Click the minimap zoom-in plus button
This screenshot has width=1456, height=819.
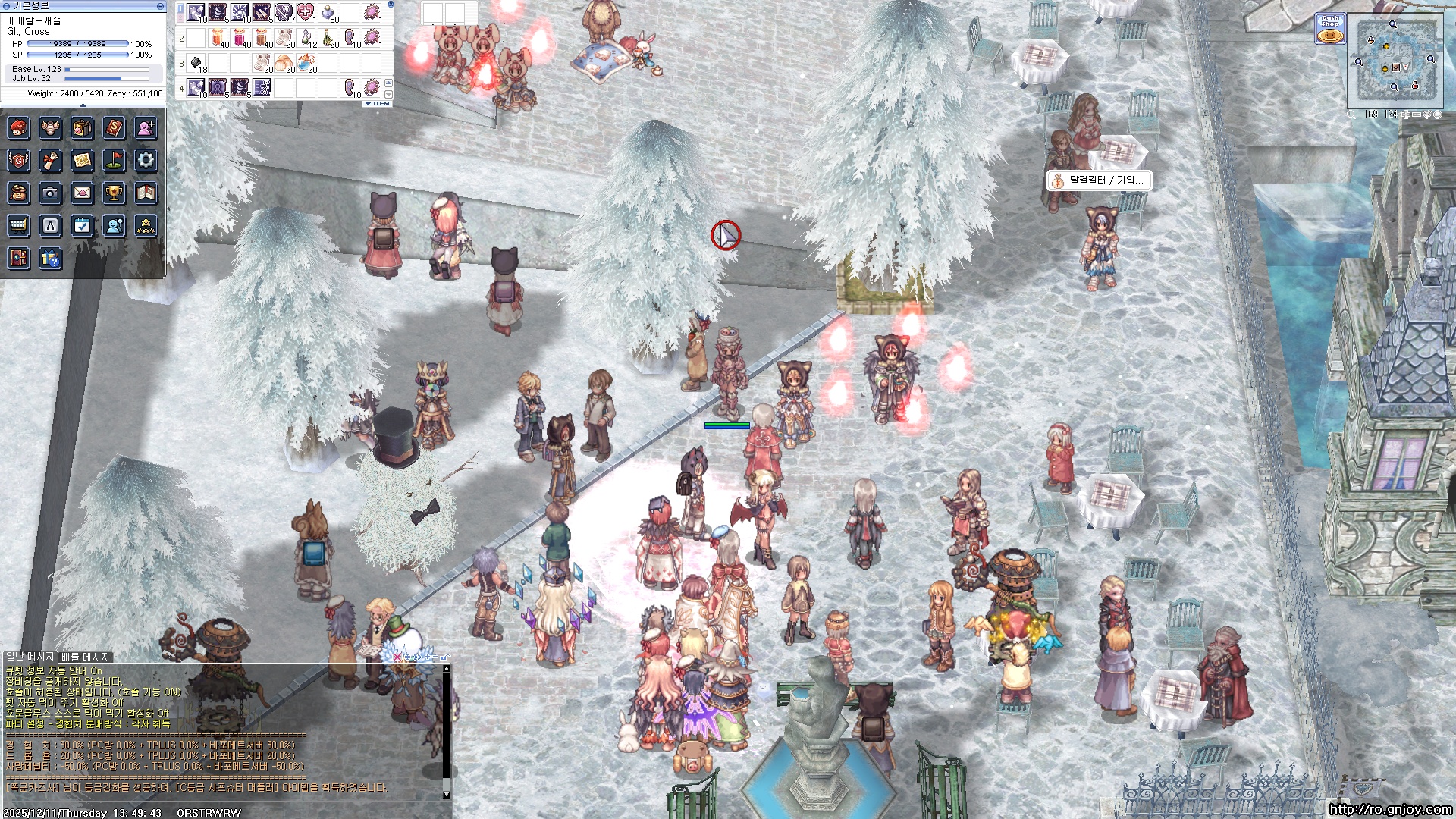point(1405,115)
